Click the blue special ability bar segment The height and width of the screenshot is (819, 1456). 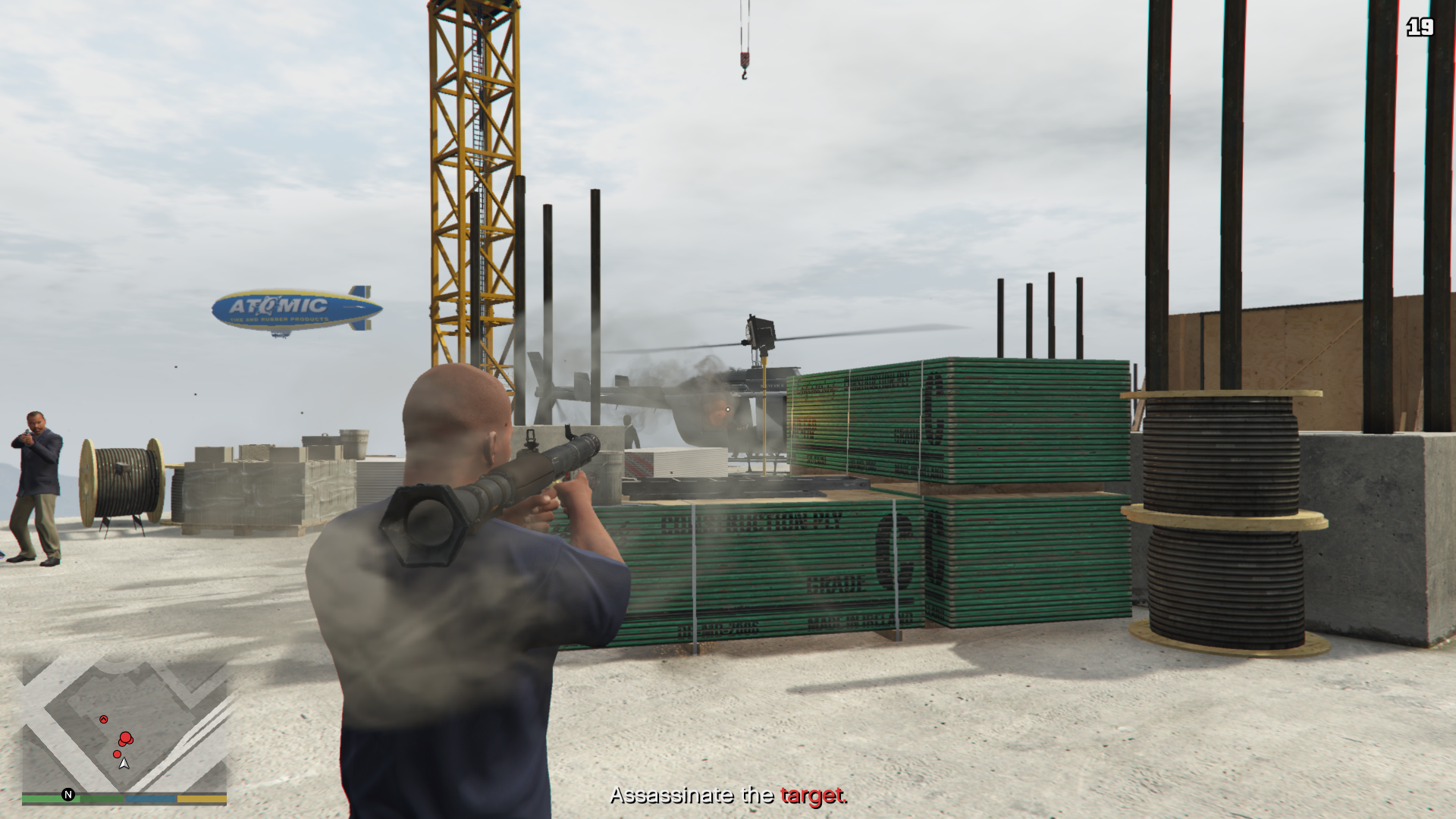(x=150, y=799)
